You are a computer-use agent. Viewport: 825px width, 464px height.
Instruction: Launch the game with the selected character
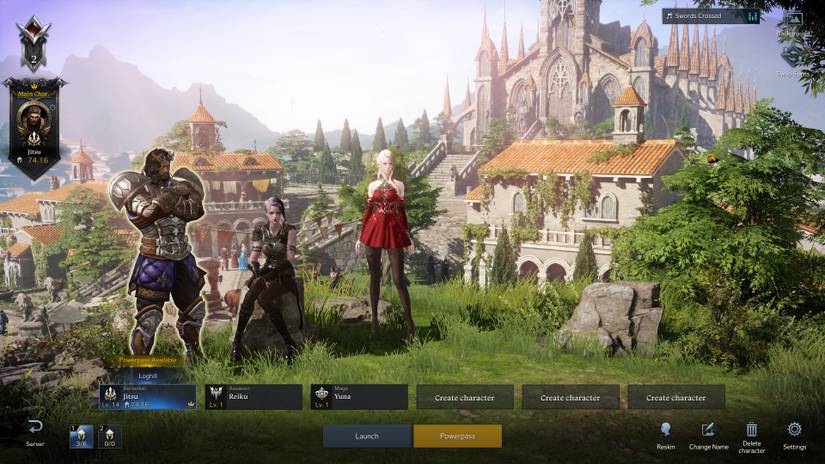(367, 436)
